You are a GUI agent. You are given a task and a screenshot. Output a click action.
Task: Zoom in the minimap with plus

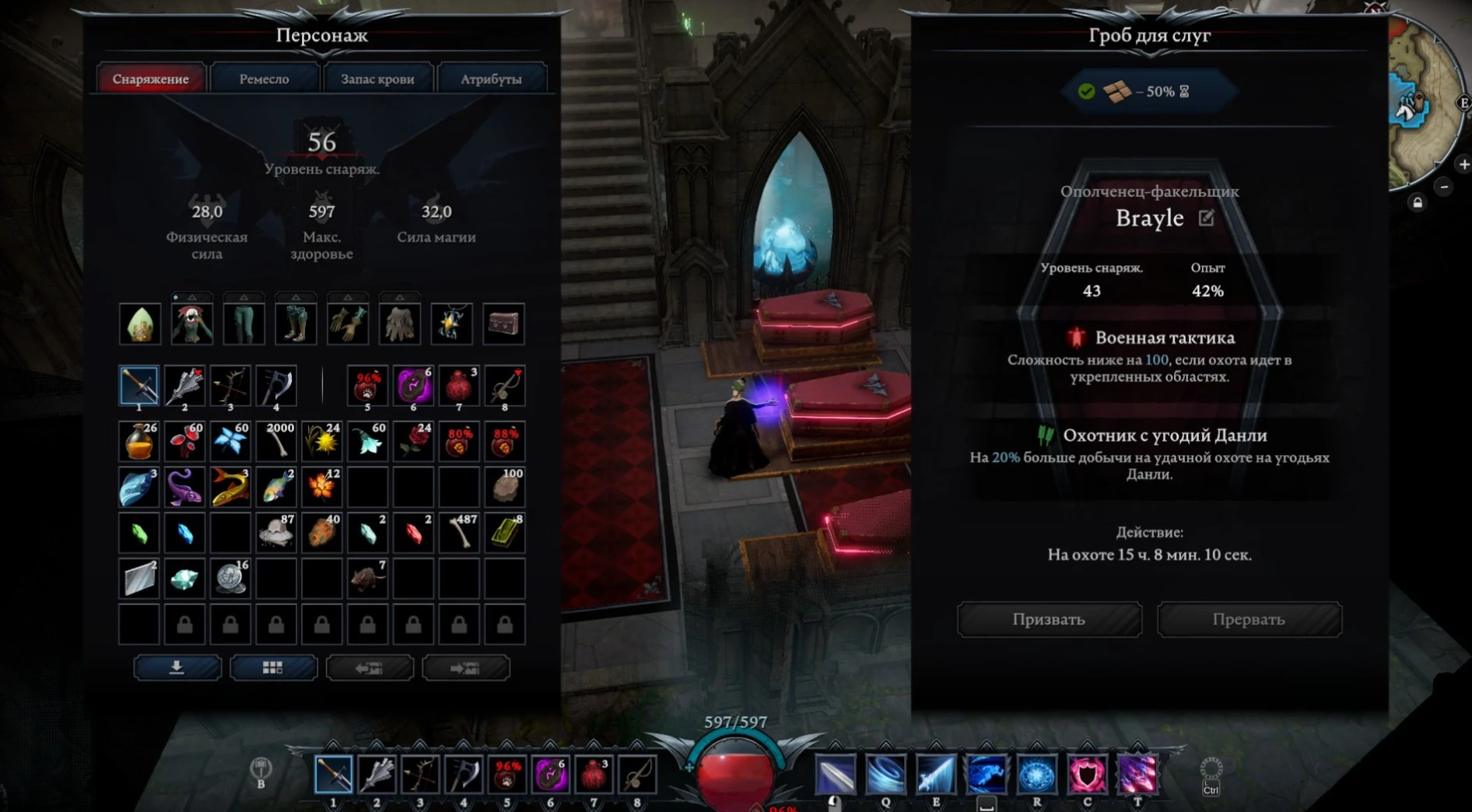[x=1464, y=165]
